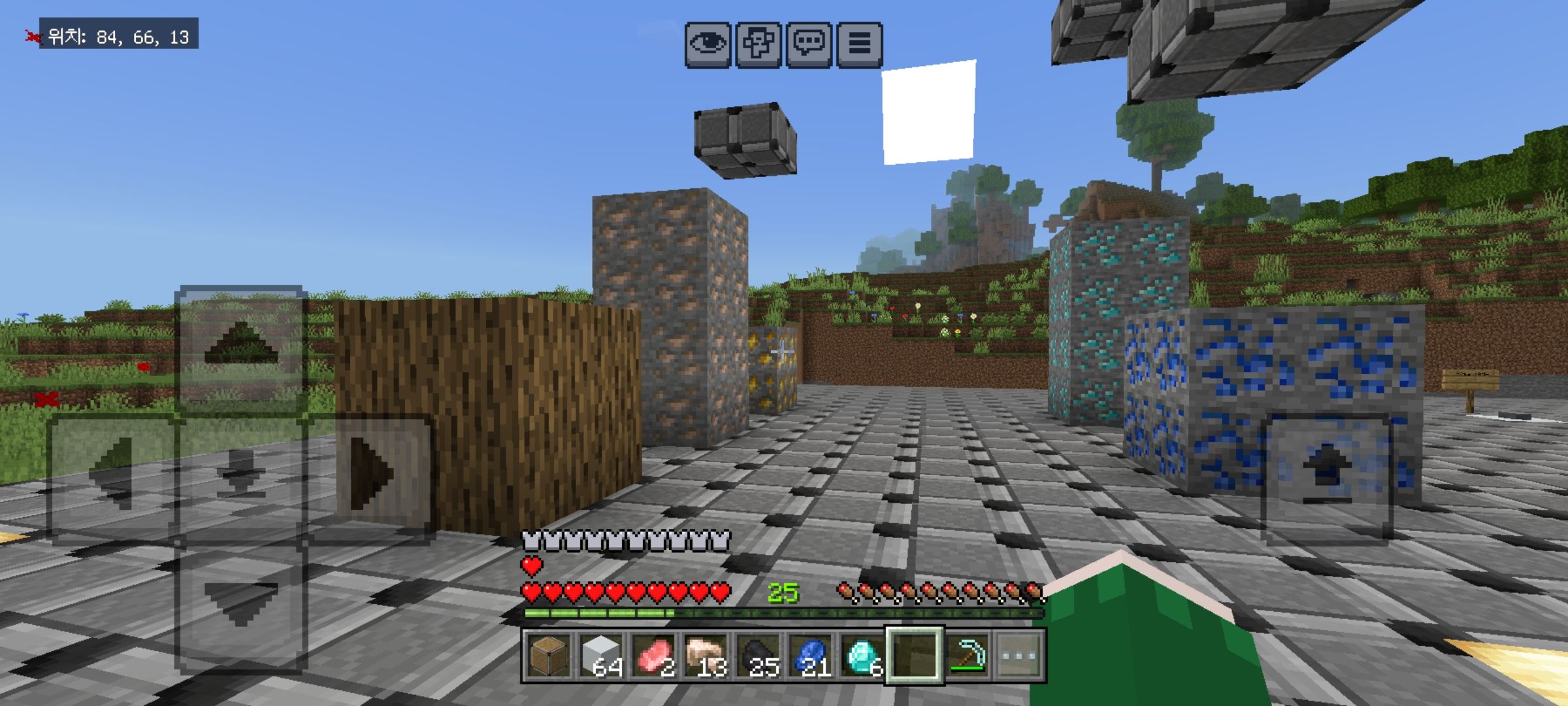This screenshot has height=706, width=1568.
Task: Tap the jump button
Action: pyautogui.click(x=1326, y=477)
